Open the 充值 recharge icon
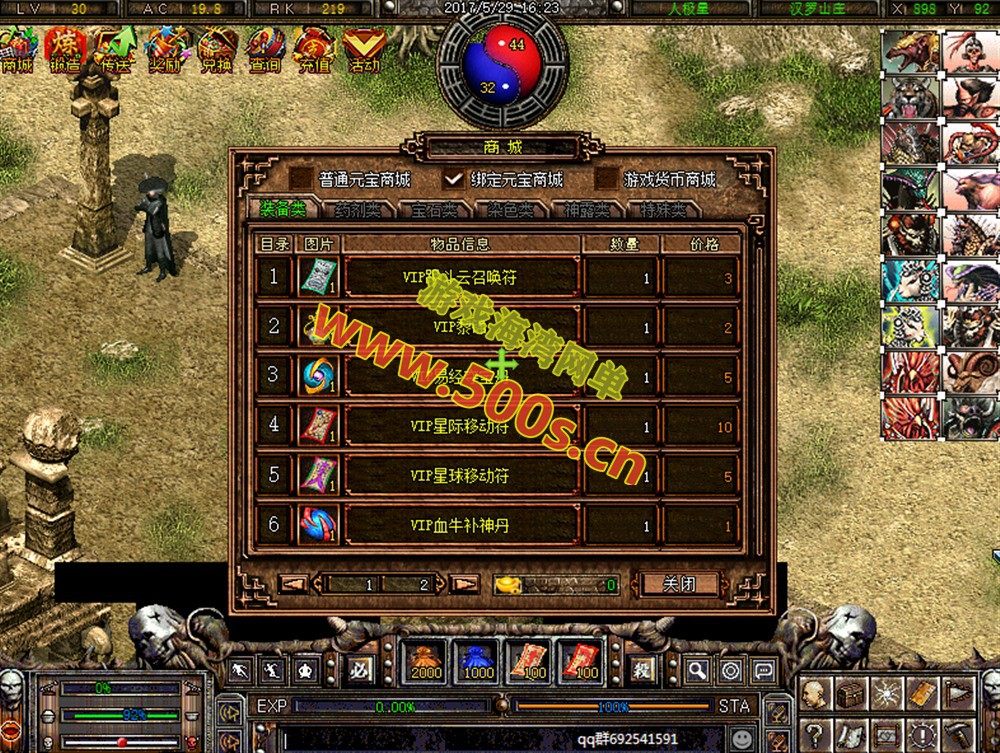Image resolution: width=1000 pixels, height=753 pixels. pos(314,48)
